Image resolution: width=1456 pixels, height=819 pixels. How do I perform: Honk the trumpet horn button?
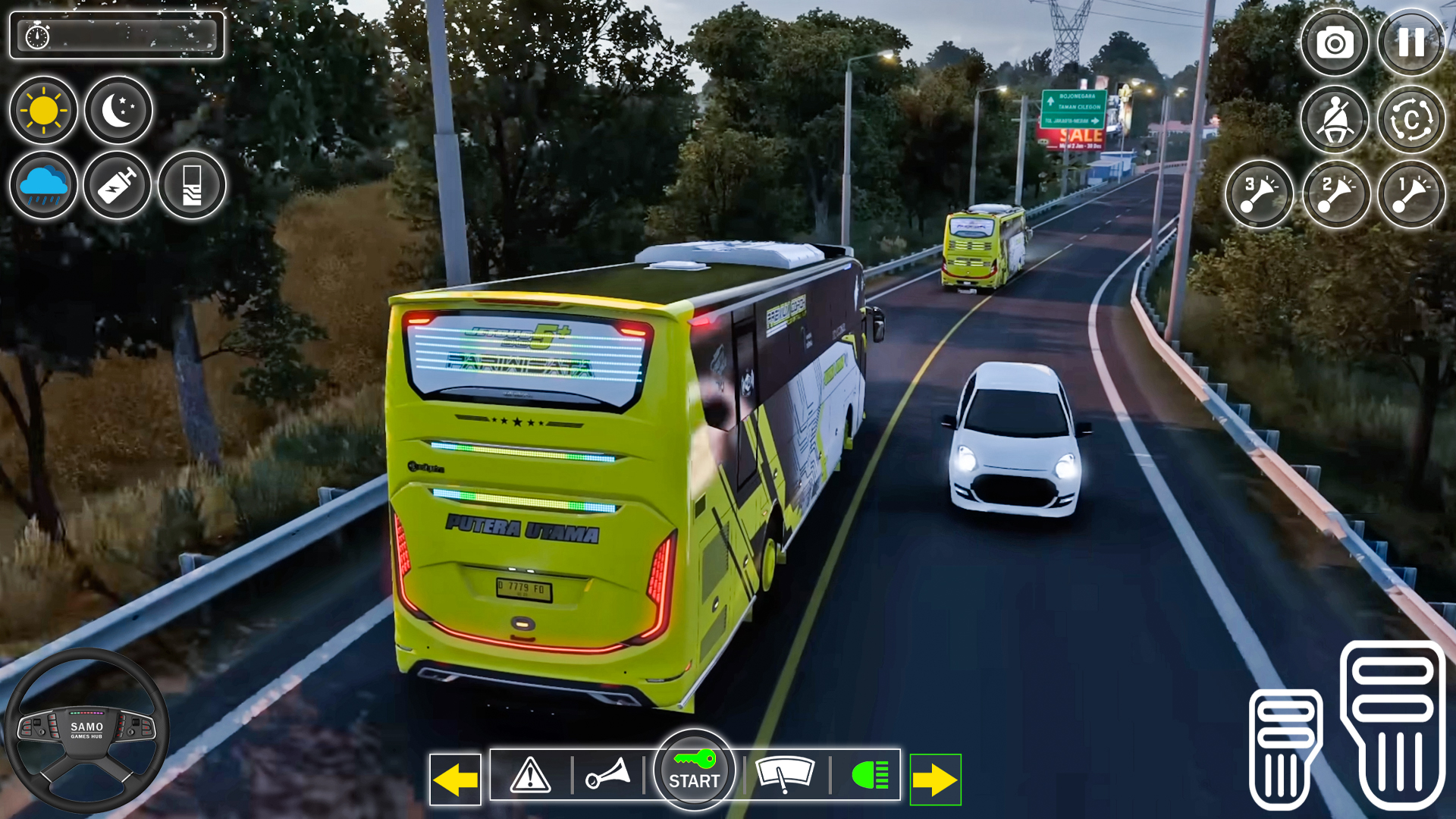pos(607,775)
